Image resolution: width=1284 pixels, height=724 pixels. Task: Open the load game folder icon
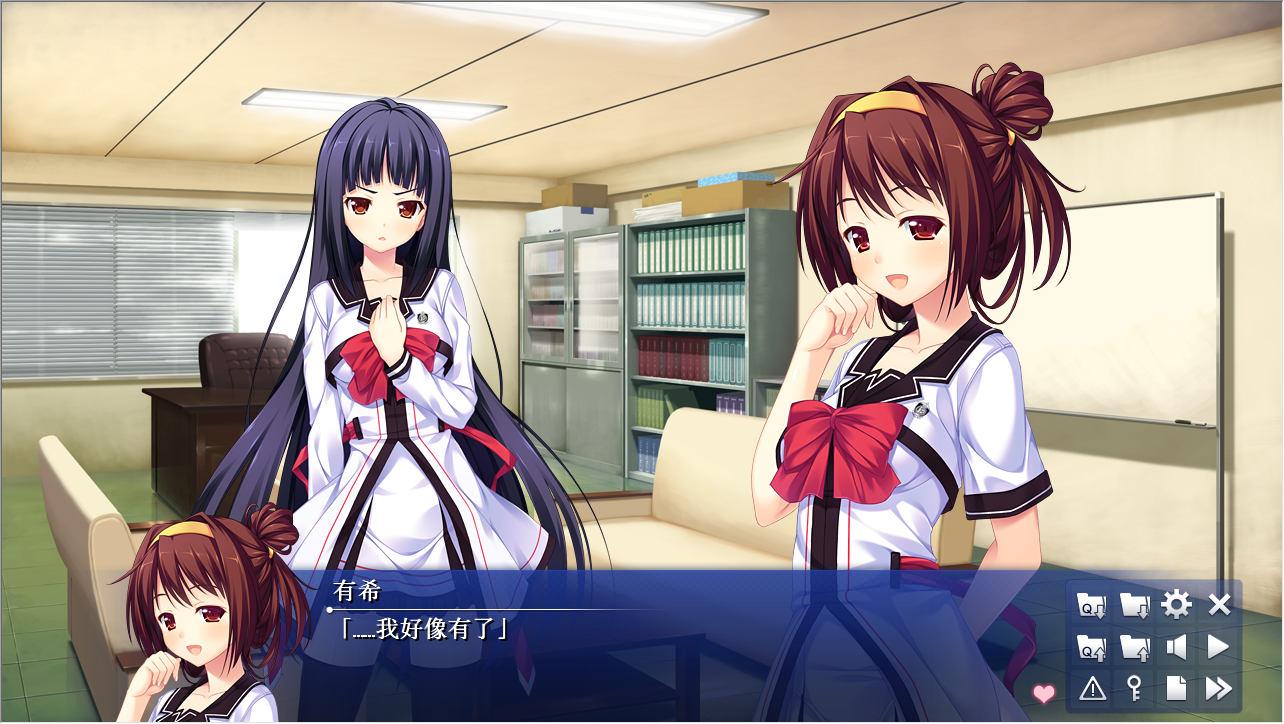(x=1134, y=647)
